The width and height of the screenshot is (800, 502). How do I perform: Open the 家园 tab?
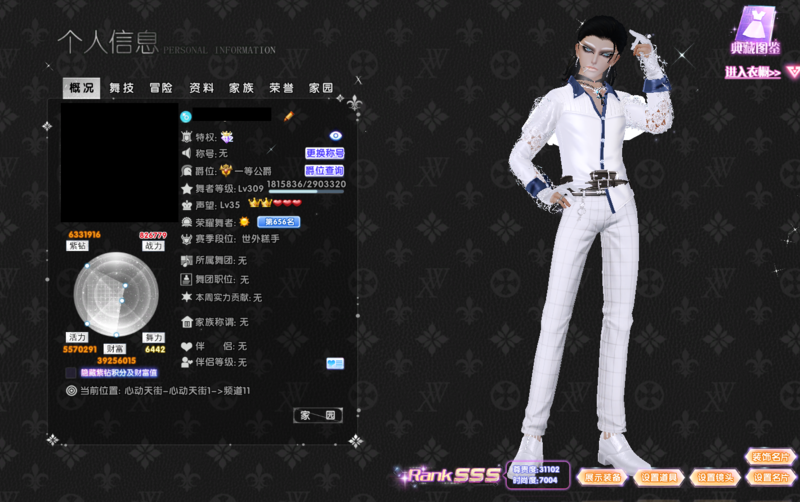(x=321, y=88)
